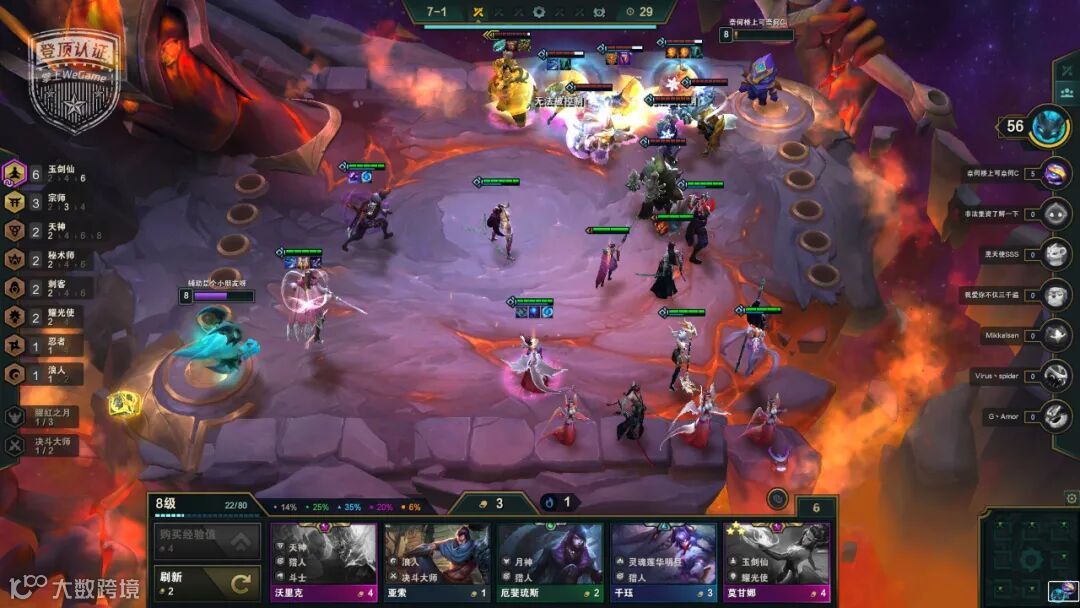
Task: Scout player Mikkelsen's board
Action: [1054, 335]
